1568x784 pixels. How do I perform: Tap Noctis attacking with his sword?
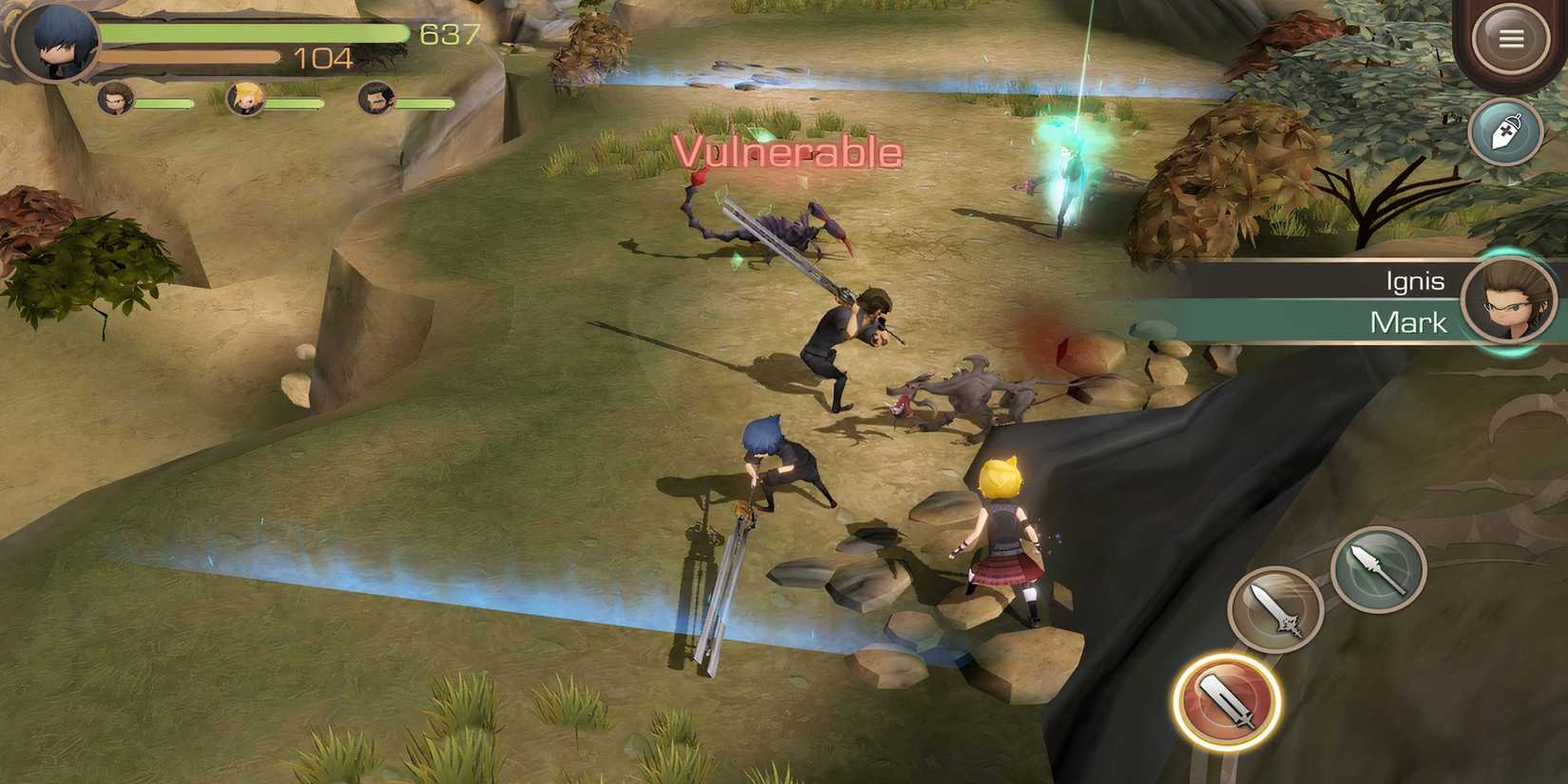(x=770, y=466)
